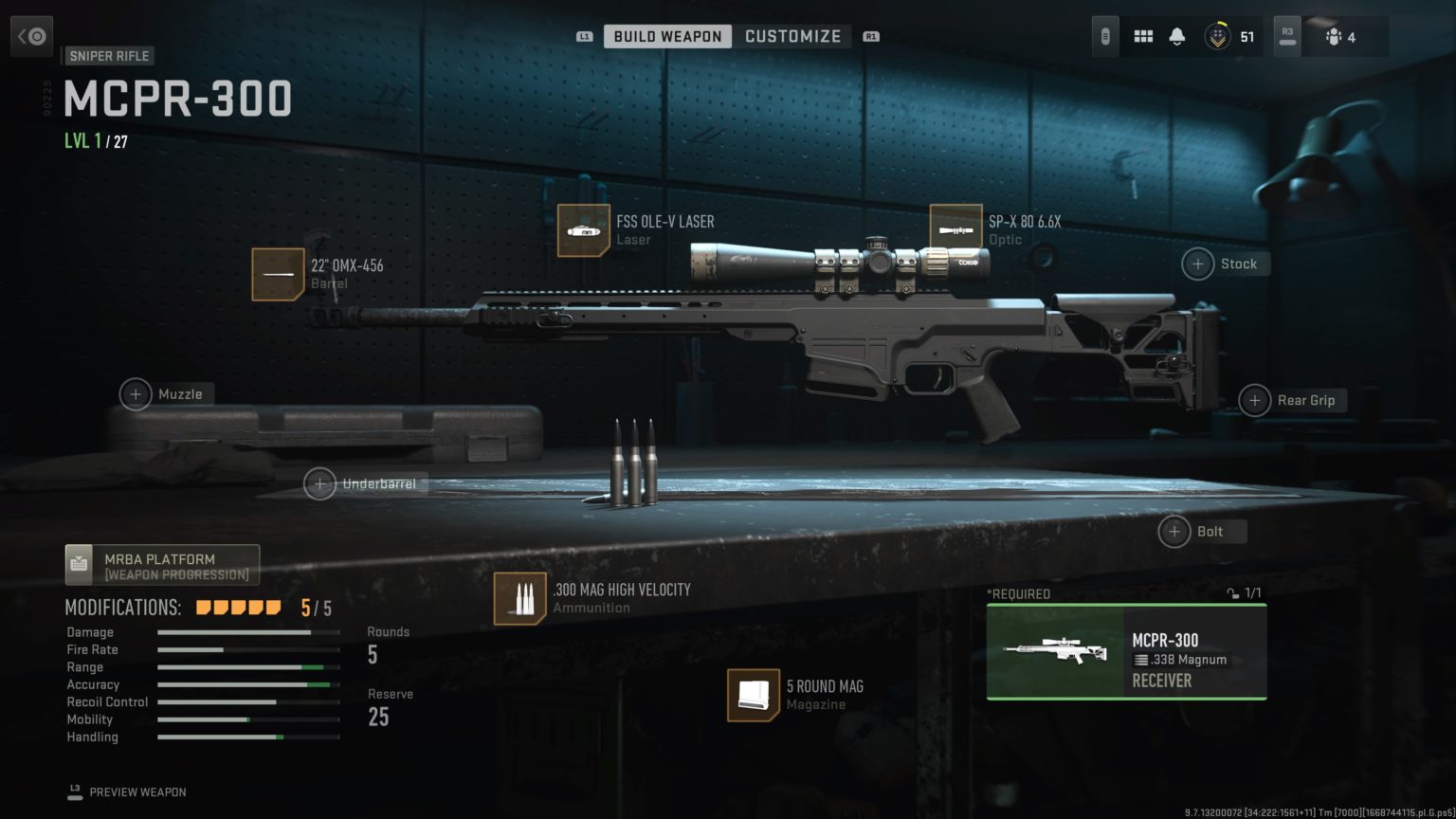Toggle the MRBA Platform weapon progression

(161, 564)
